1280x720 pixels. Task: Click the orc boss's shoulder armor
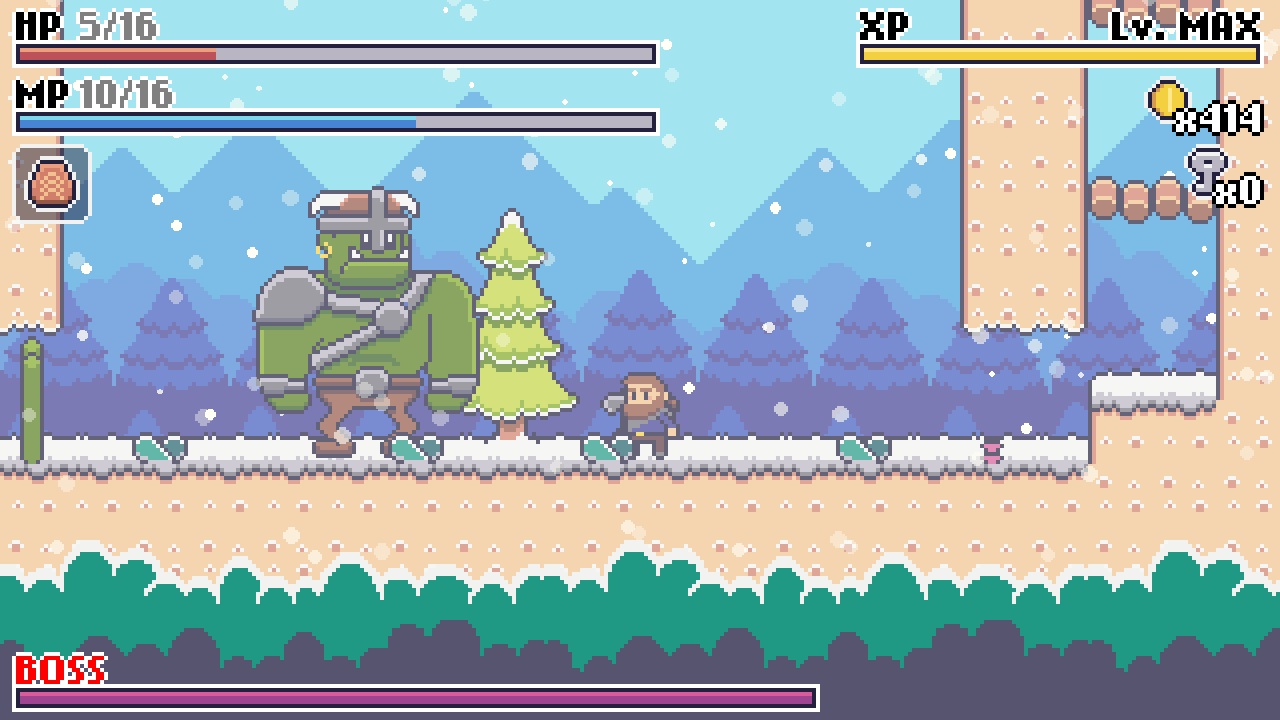(293, 300)
